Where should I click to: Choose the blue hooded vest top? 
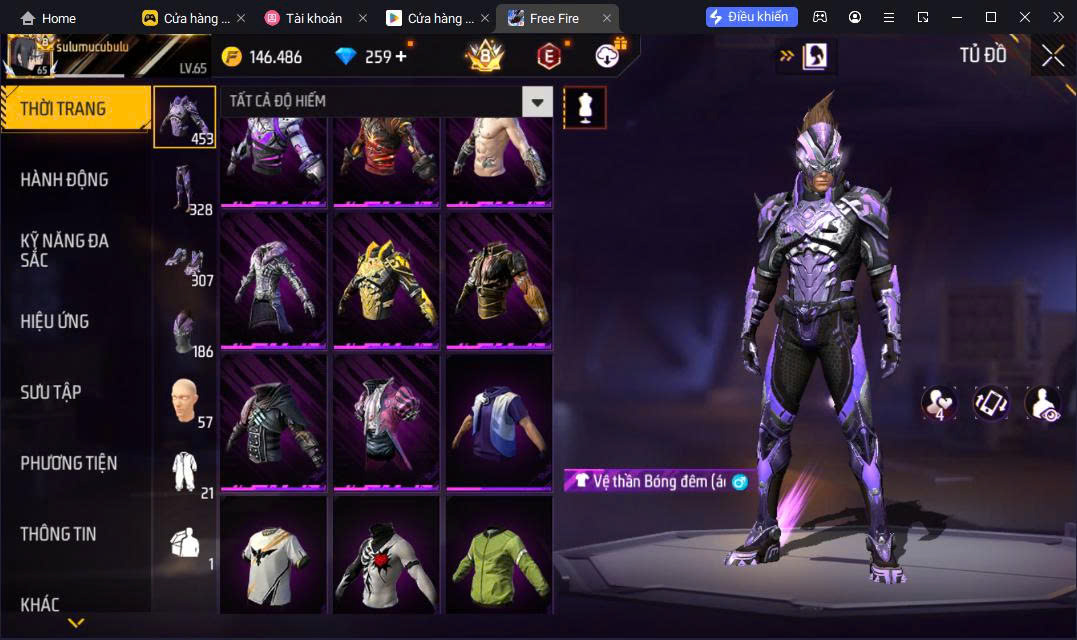(x=499, y=422)
